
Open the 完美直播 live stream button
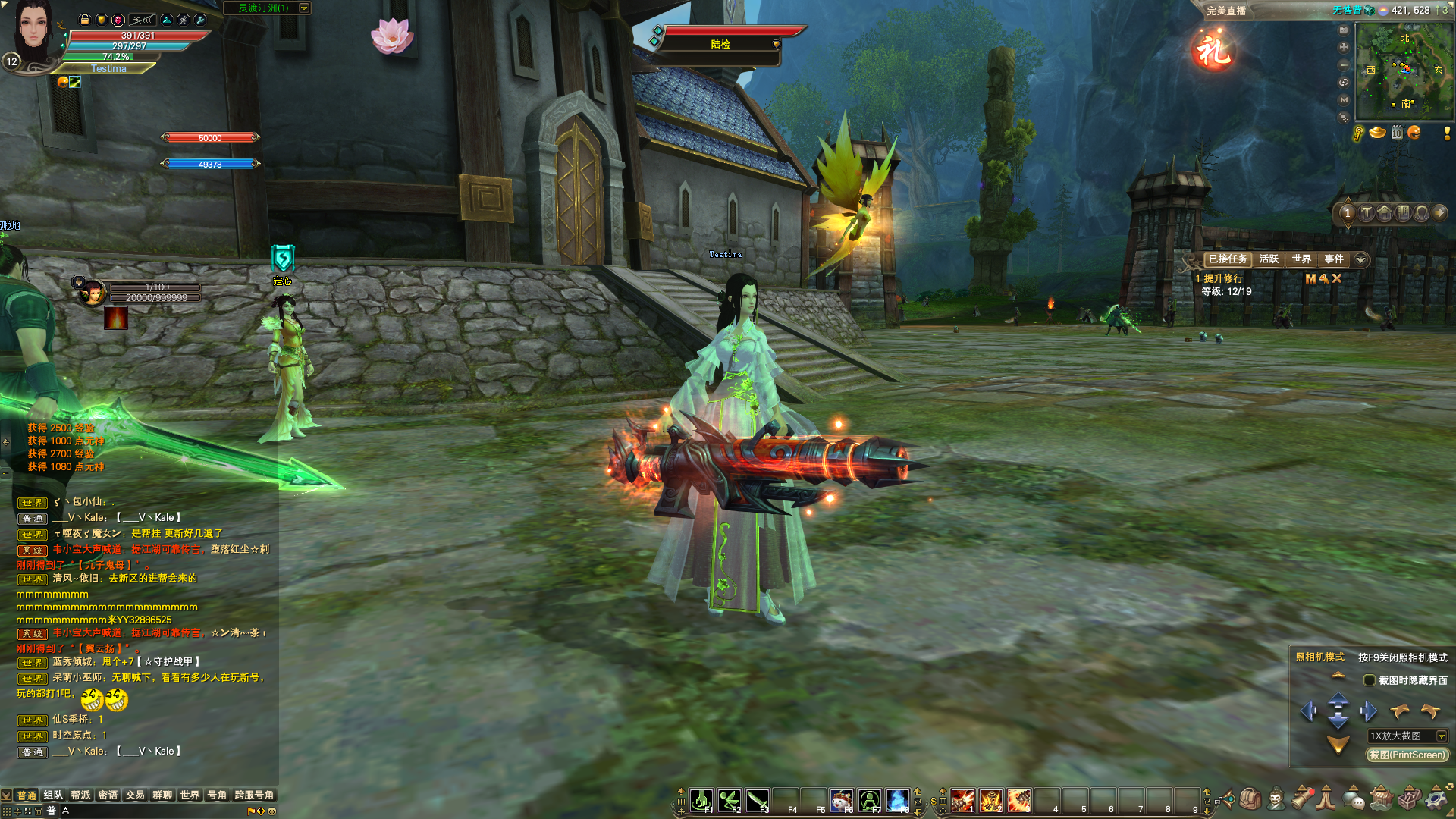(1226, 11)
